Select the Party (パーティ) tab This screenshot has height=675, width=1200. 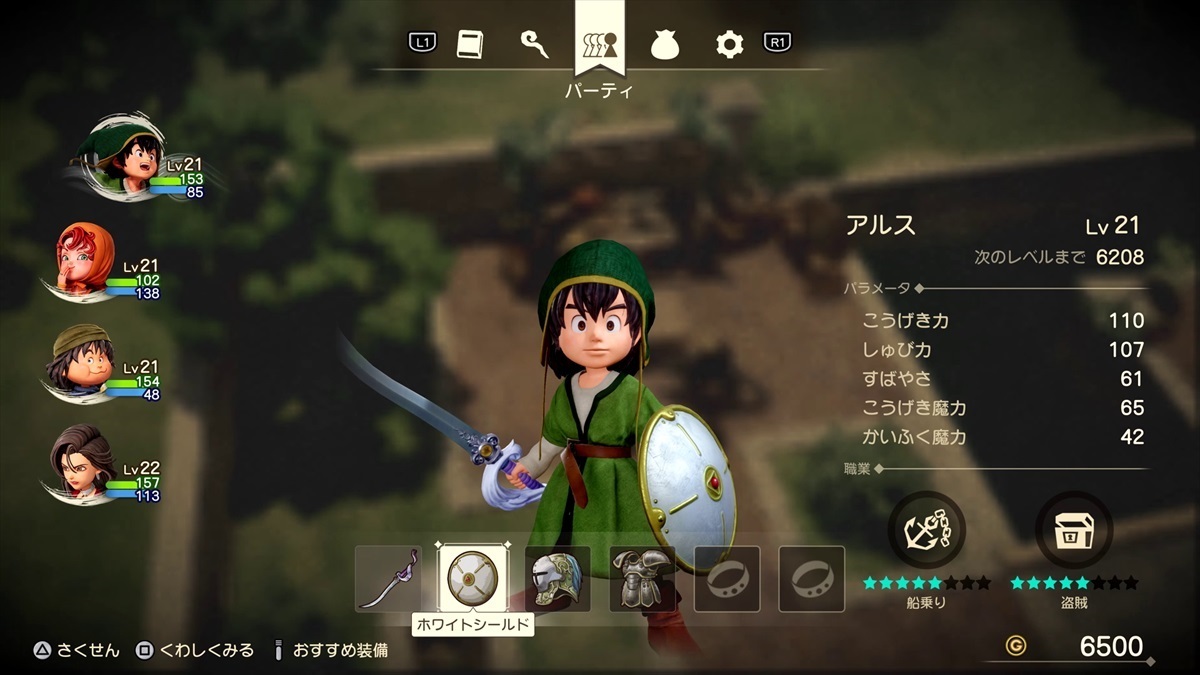[x=600, y=44]
